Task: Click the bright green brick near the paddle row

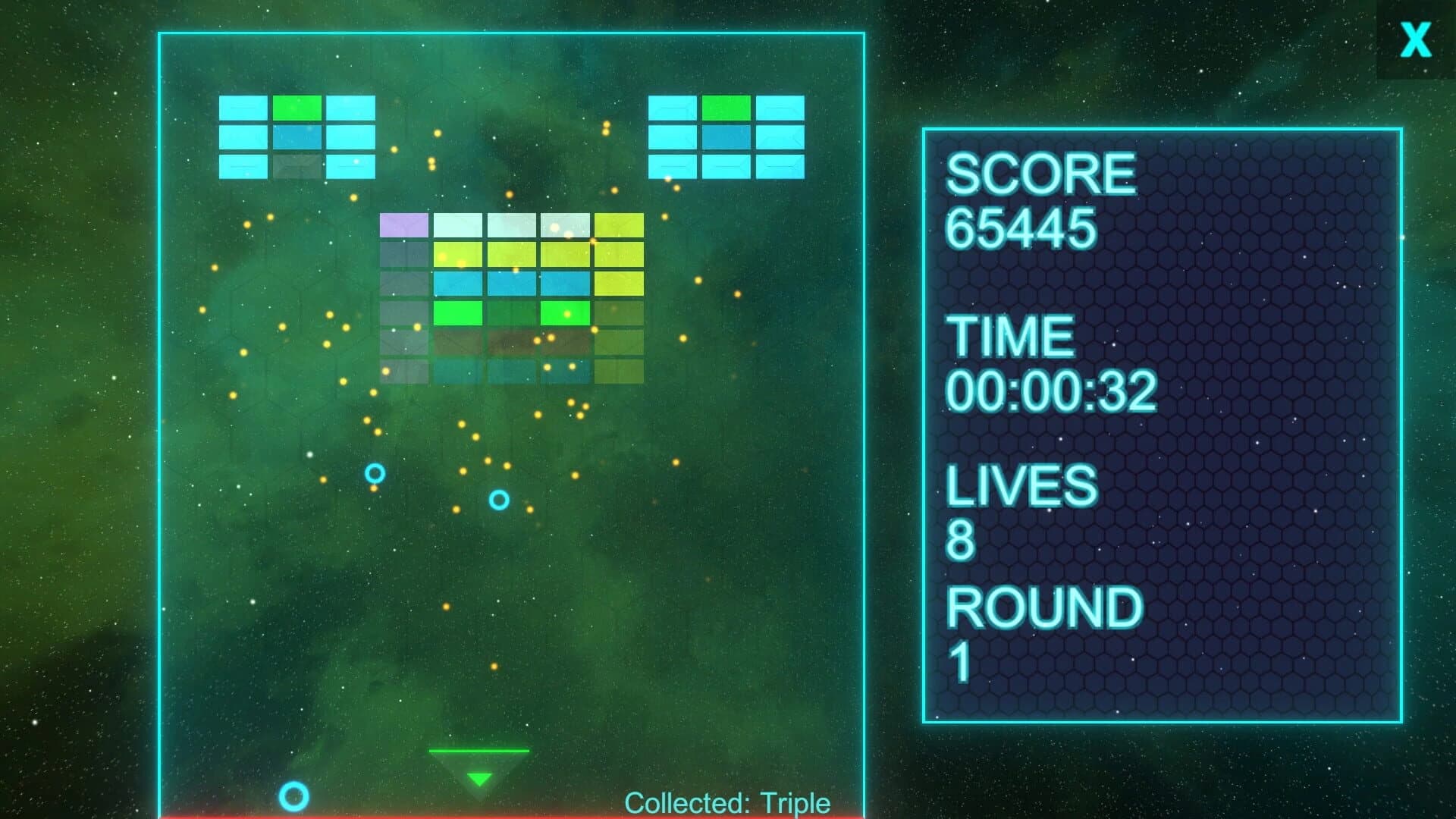Action: (457, 314)
